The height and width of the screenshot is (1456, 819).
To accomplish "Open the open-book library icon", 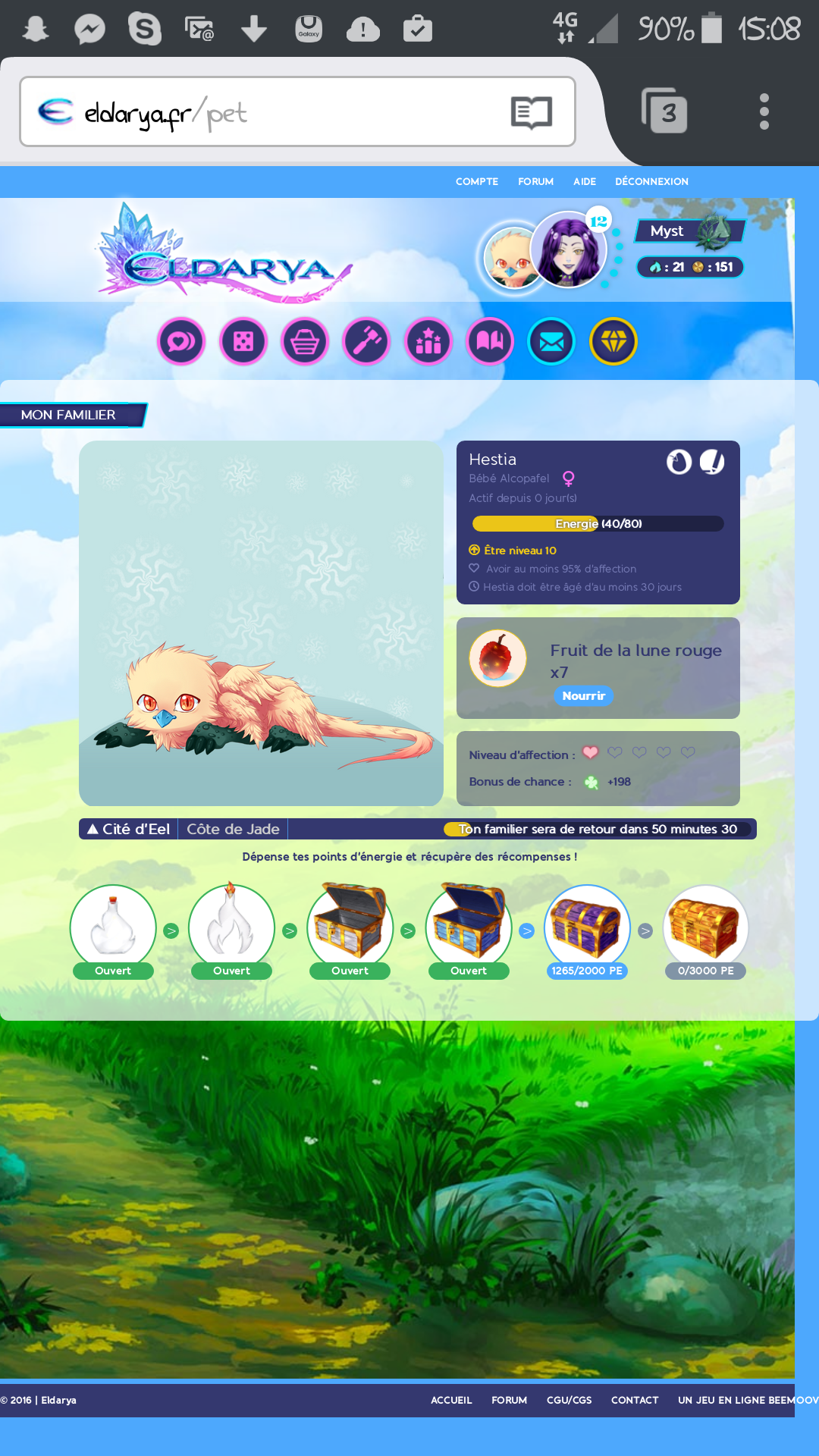I will click(490, 341).
